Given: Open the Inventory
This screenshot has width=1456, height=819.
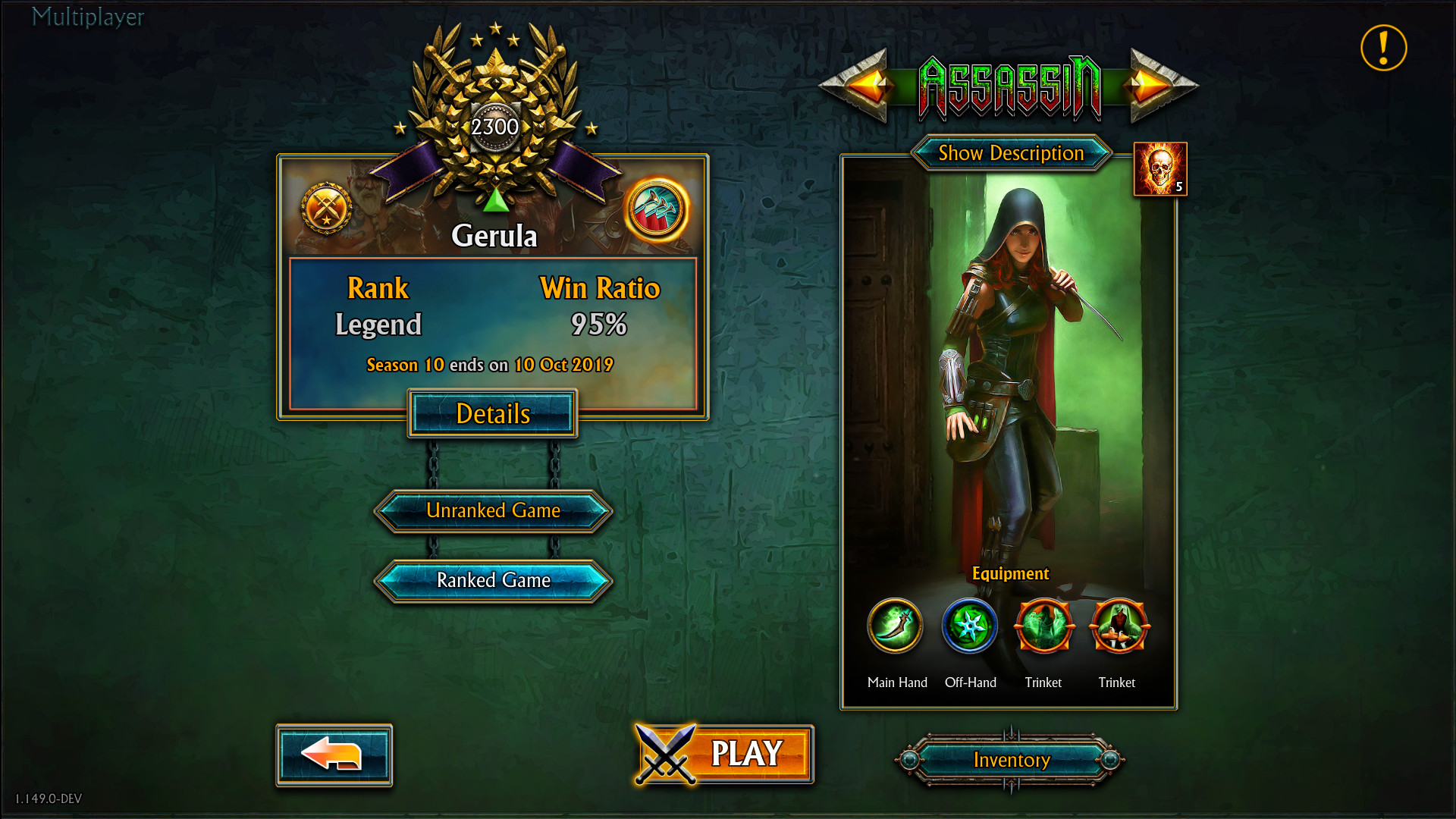Looking at the screenshot, I should pos(1011,760).
